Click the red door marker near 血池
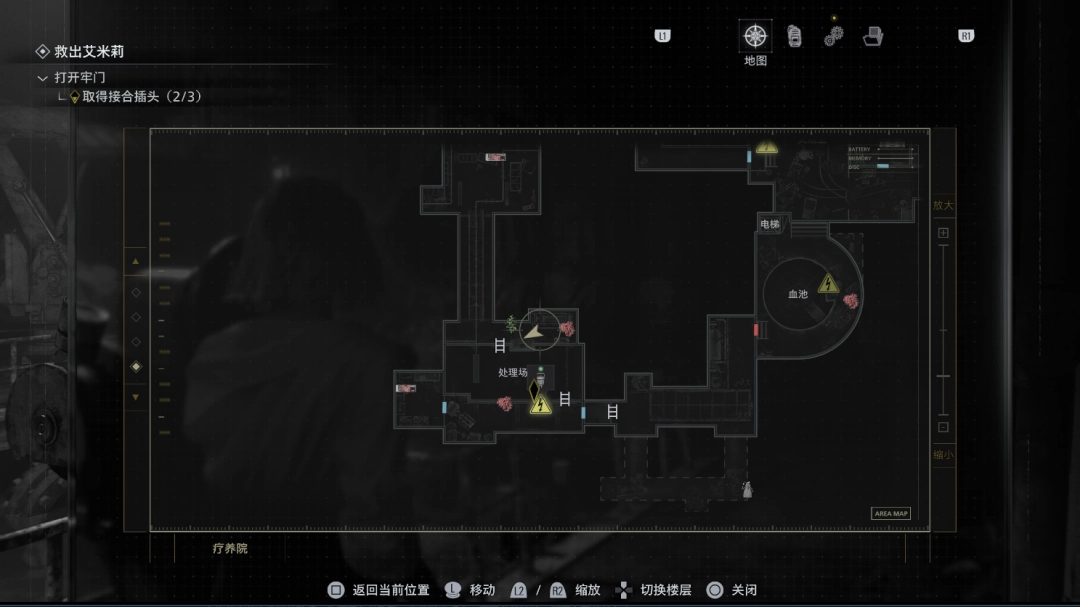Screen dimensions: 1080x607 pyautogui.click(x=756, y=329)
